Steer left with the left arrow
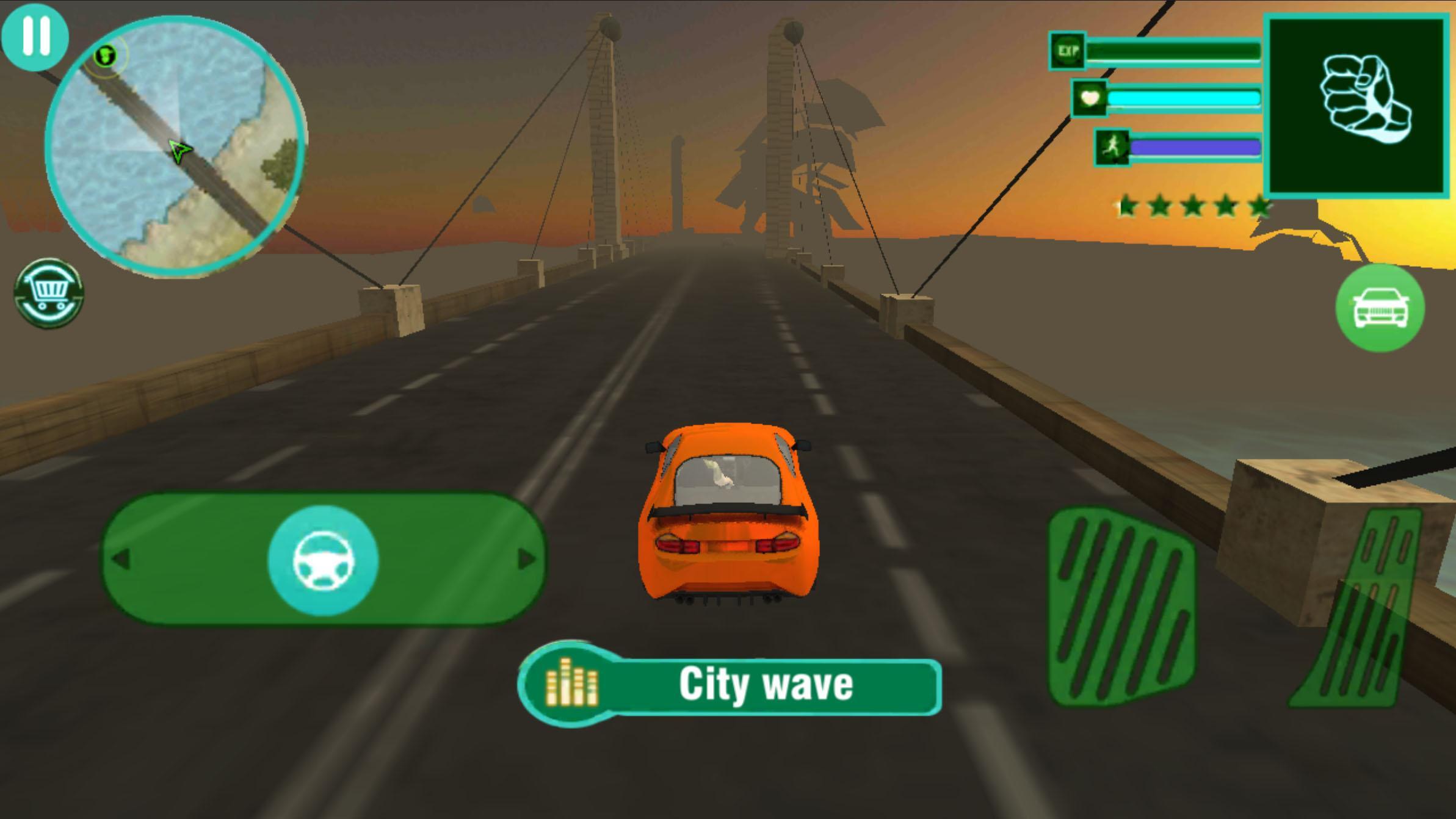The image size is (1456, 819). click(x=122, y=559)
